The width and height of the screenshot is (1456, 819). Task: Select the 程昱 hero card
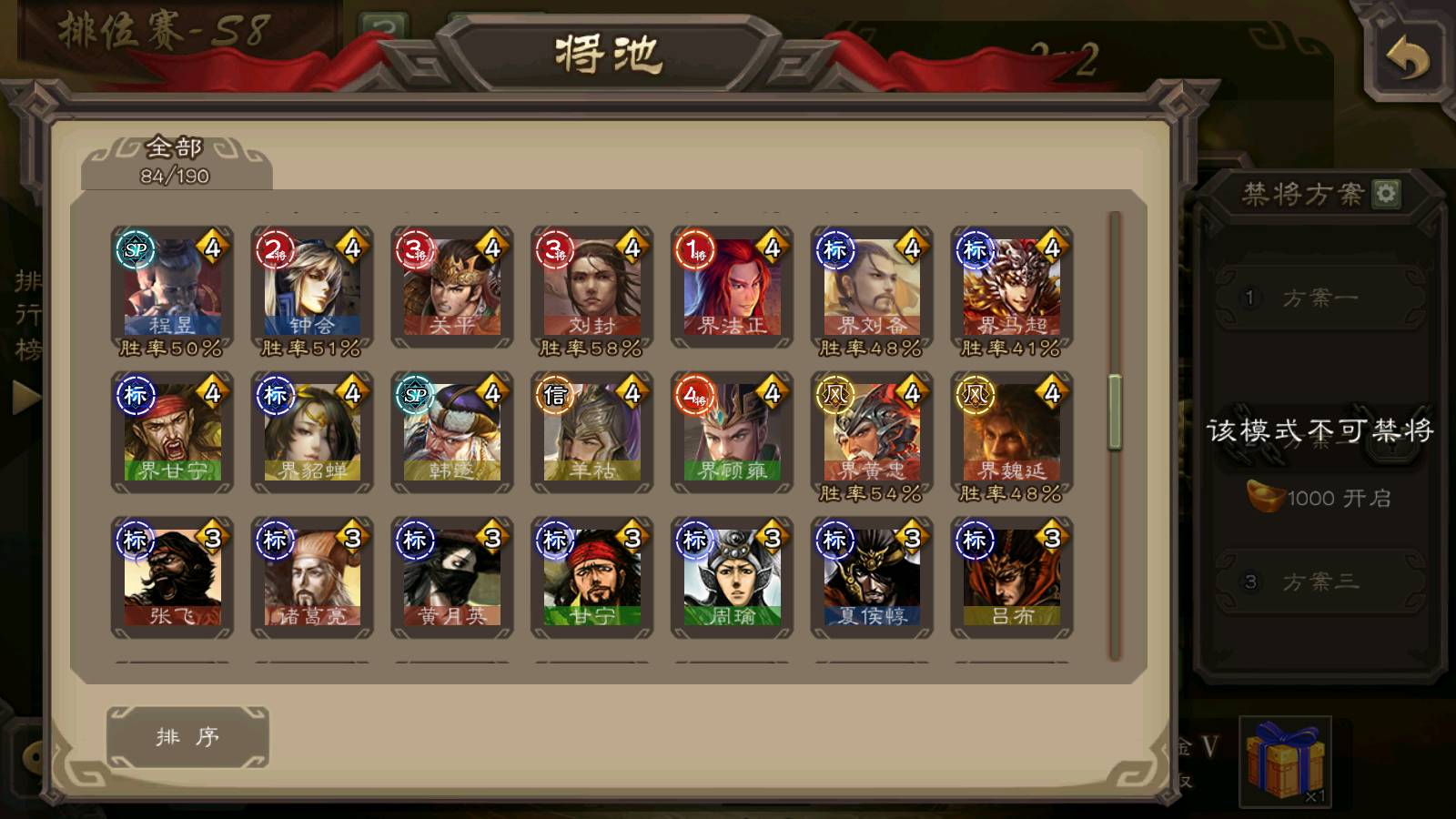(x=172, y=288)
